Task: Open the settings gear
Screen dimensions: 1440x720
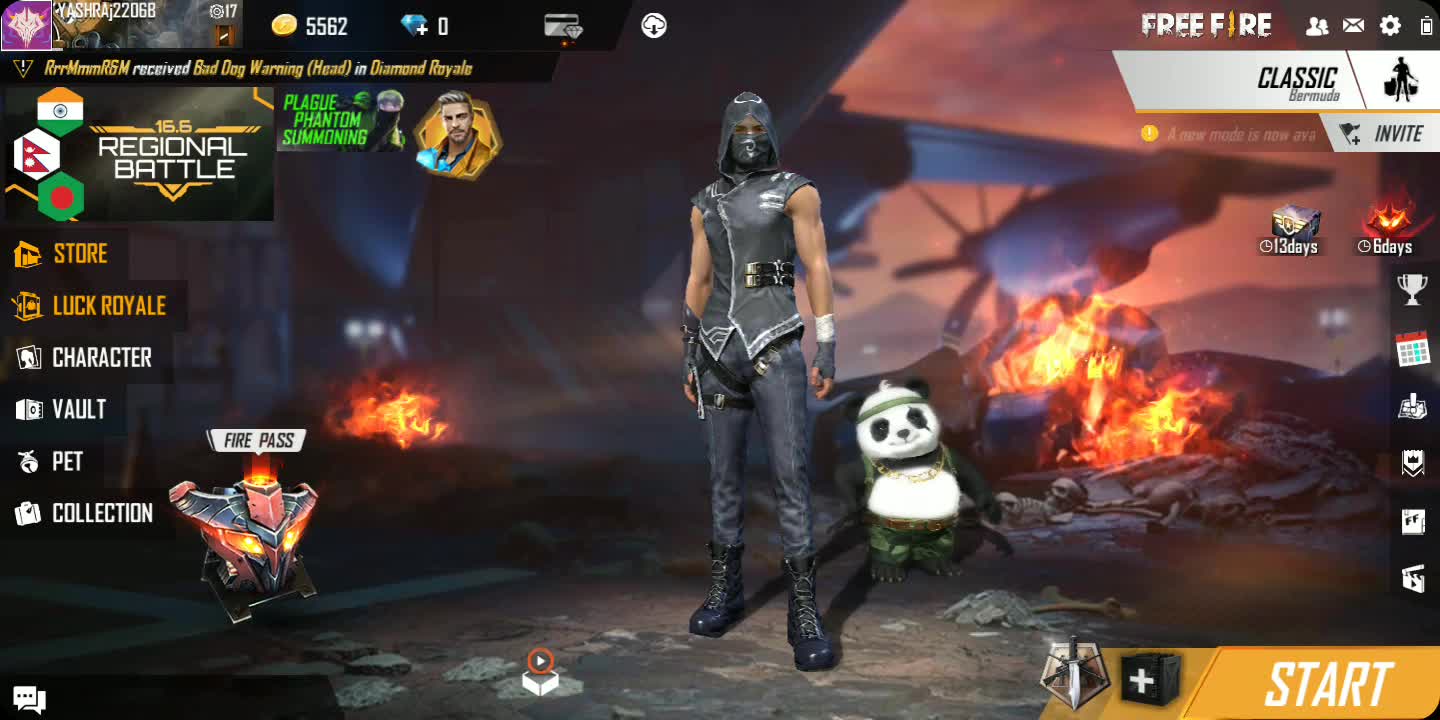Action: click(x=1390, y=26)
